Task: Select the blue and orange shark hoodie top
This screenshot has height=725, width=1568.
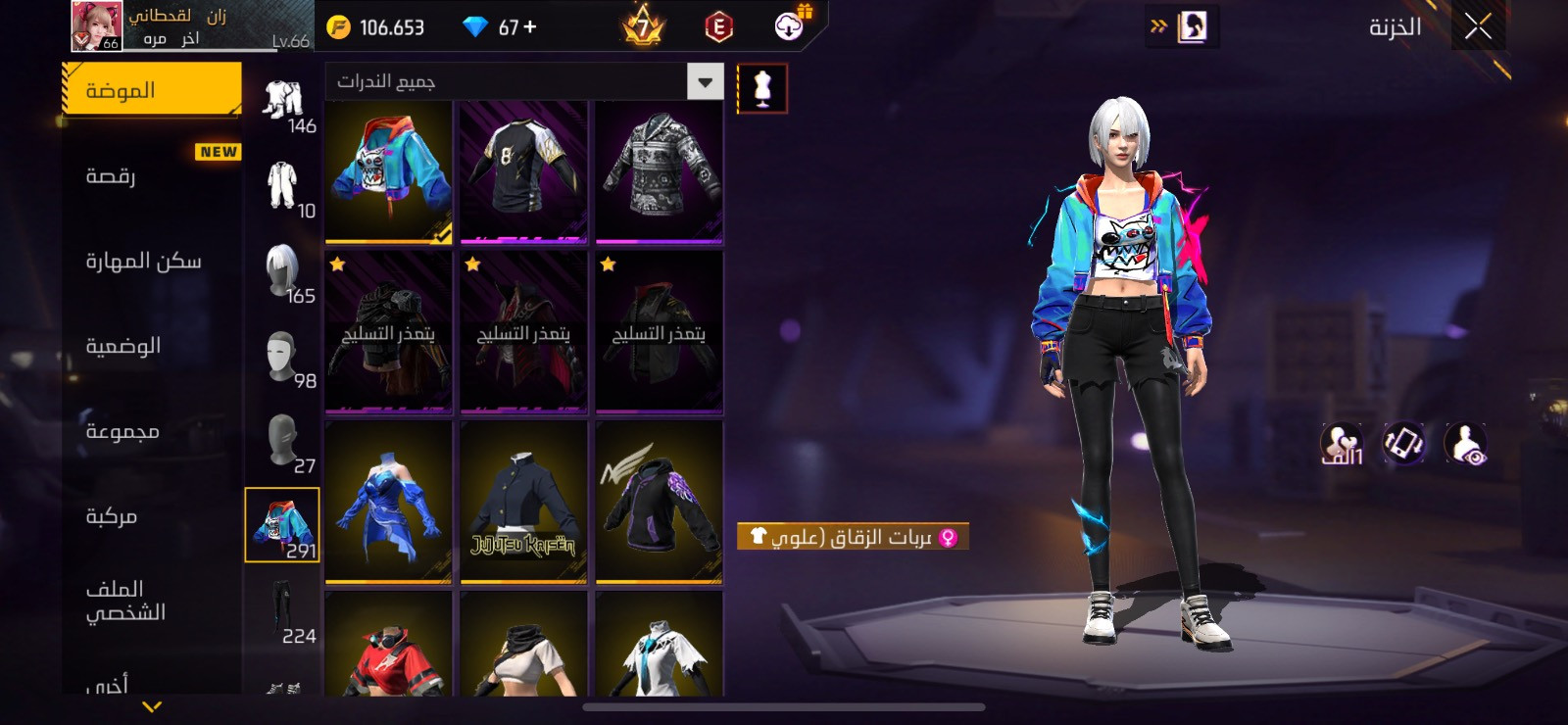Action: pos(389,171)
